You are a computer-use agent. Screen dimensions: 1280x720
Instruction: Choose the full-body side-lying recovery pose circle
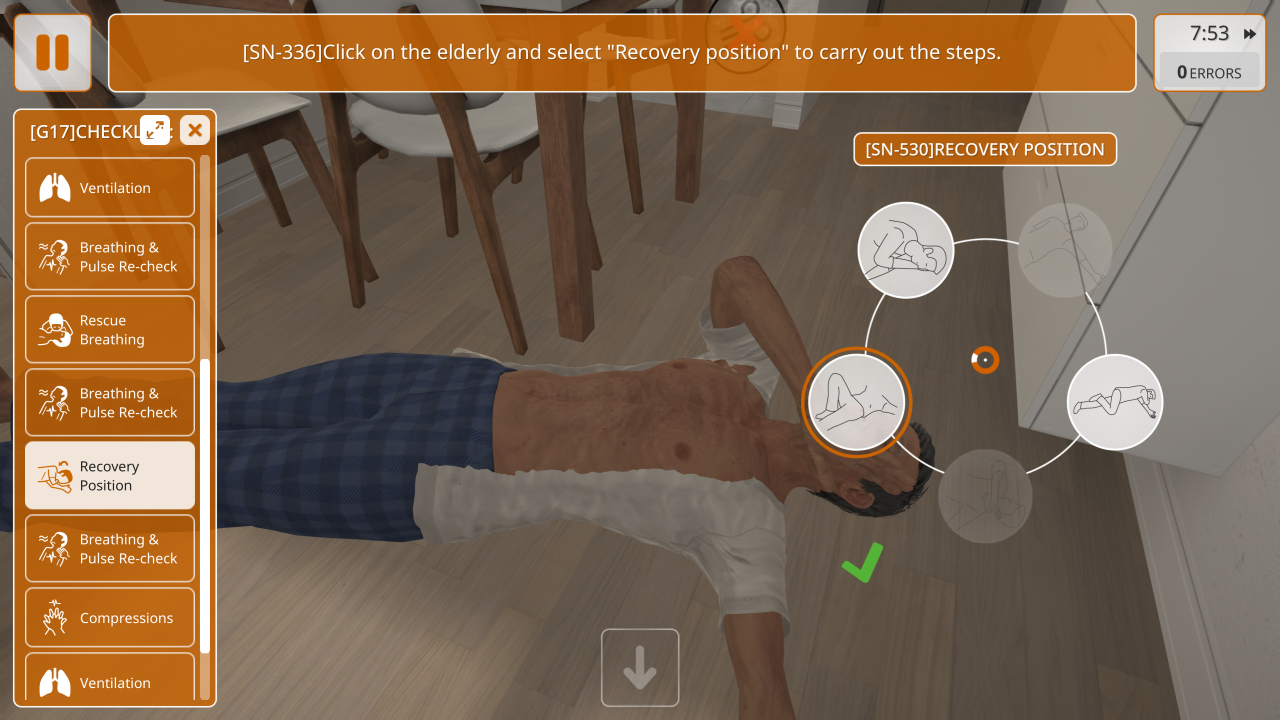point(1115,402)
